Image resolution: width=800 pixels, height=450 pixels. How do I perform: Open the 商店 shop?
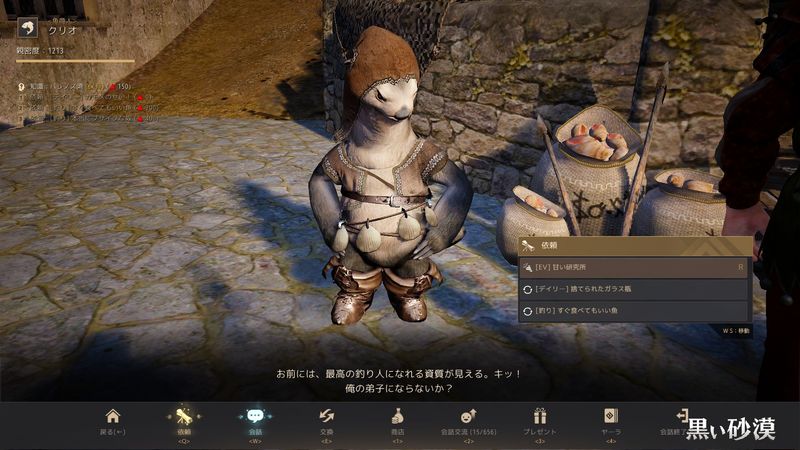(397, 421)
